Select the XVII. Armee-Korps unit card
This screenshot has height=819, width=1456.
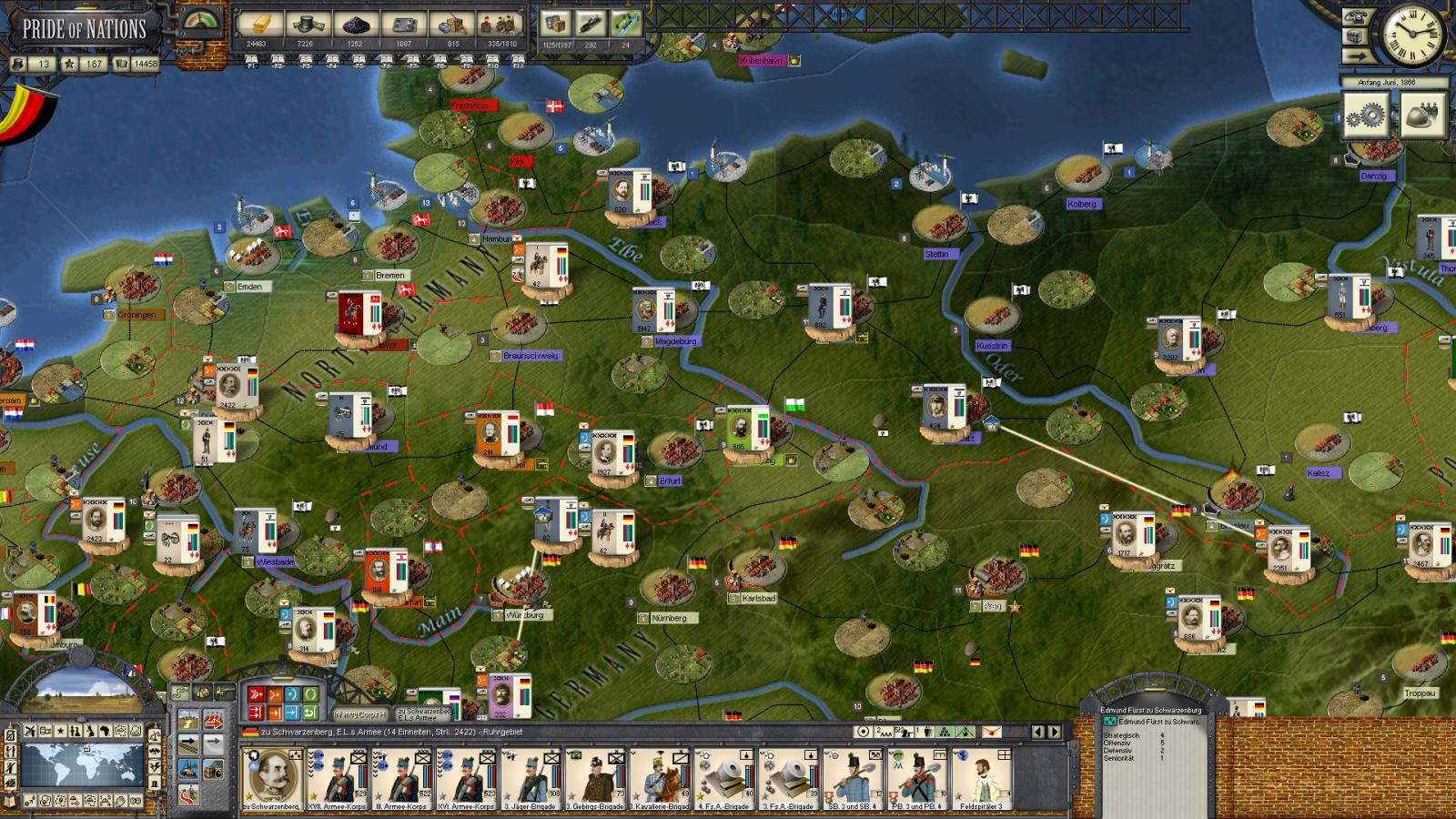pyautogui.click(x=337, y=778)
